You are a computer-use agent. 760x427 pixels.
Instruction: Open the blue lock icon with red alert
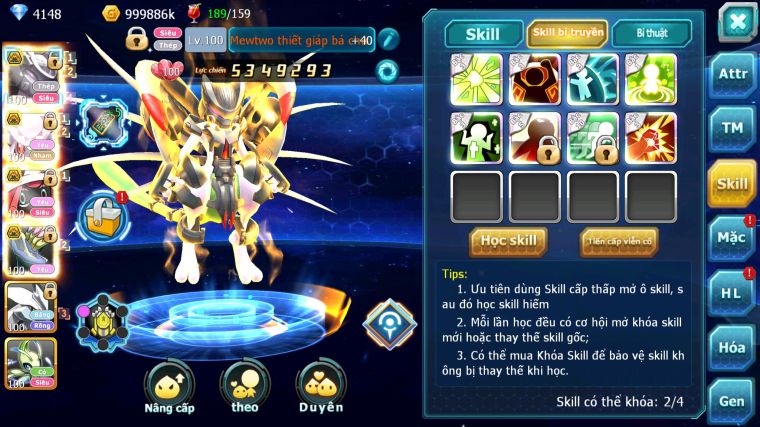[103, 213]
